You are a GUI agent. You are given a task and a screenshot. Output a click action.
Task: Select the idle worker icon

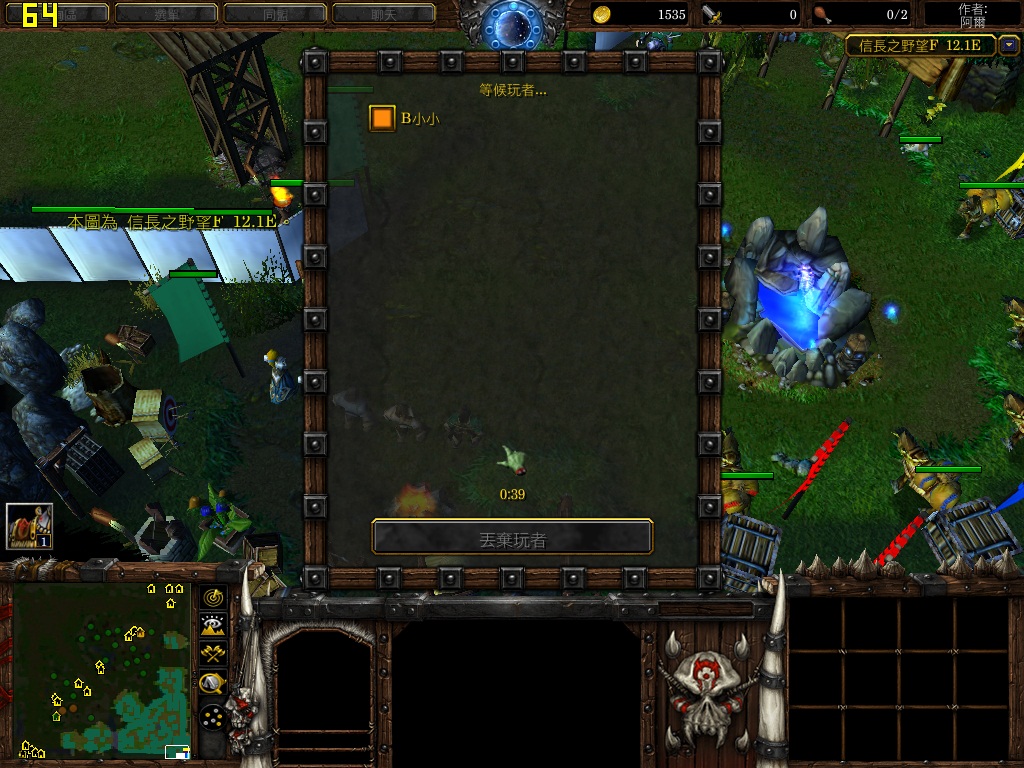click(x=29, y=526)
